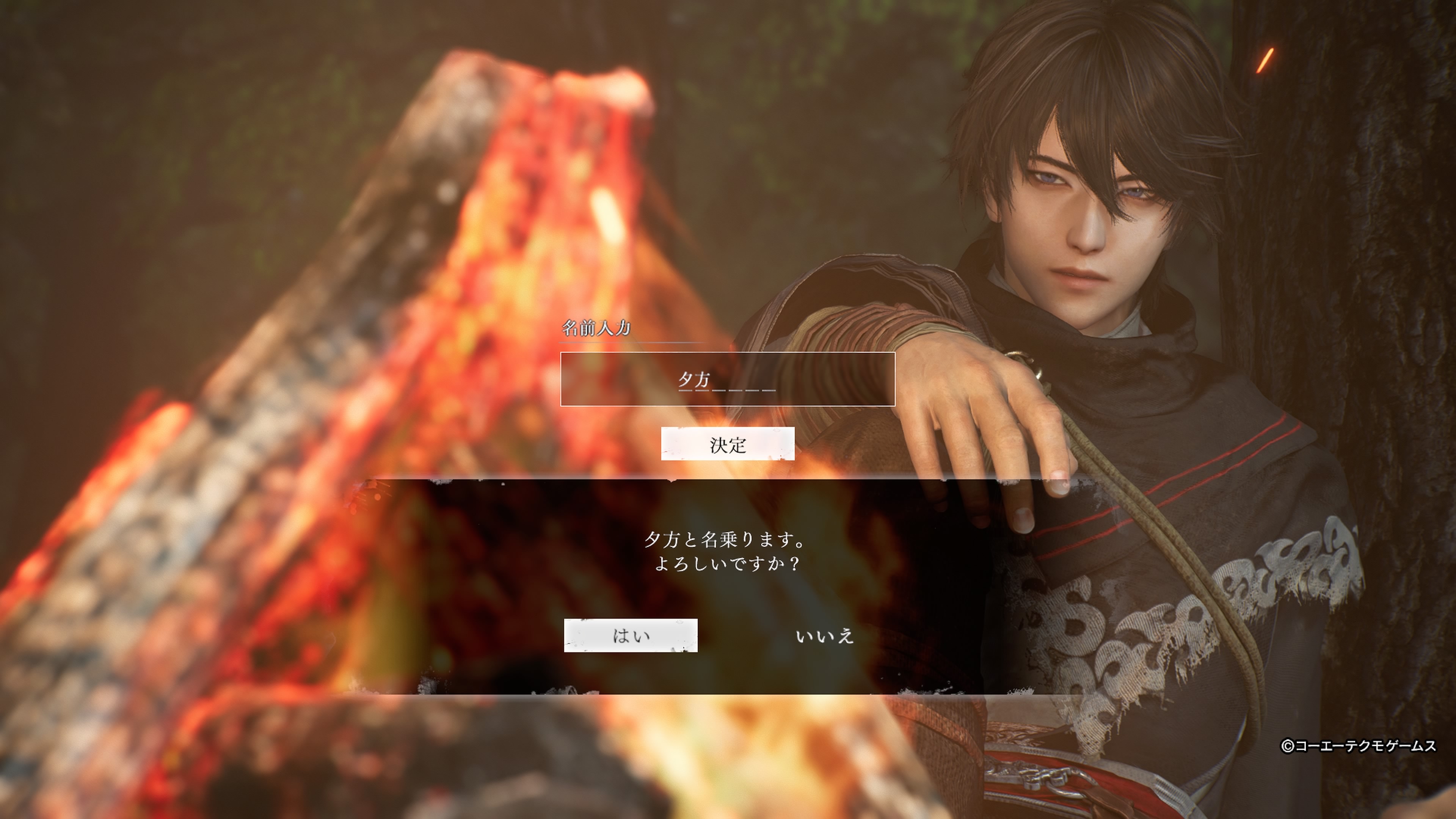
Task: Click the 決定 button
Action: [x=728, y=444]
